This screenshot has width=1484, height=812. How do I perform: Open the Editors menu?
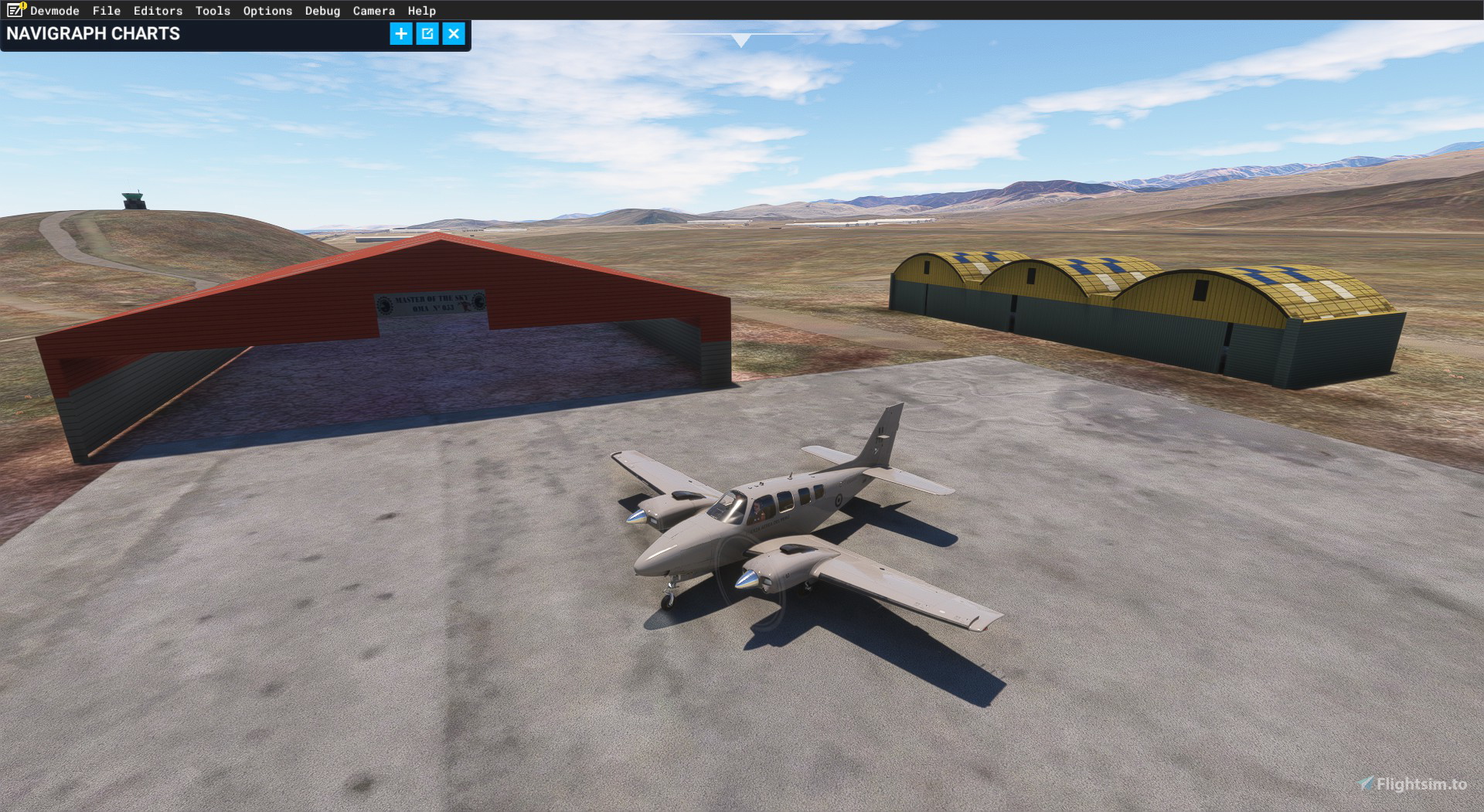coord(158,11)
